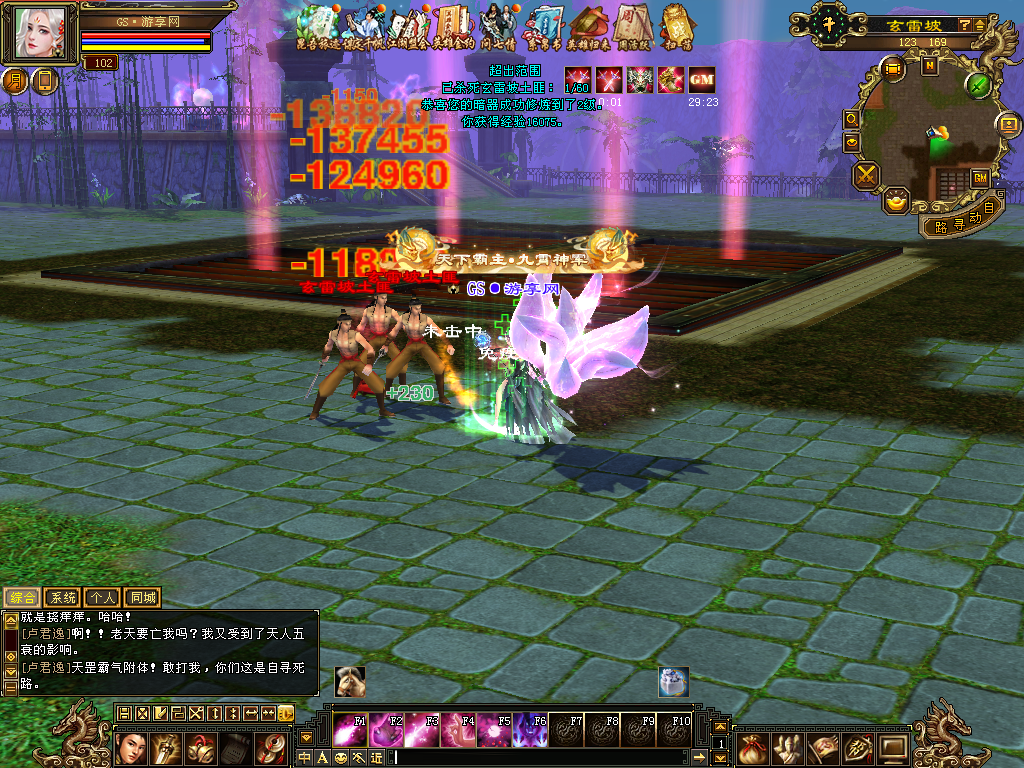This screenshot has width=1024, height=768.
Task: Click the question mark help button
Action: pos(963,24)
